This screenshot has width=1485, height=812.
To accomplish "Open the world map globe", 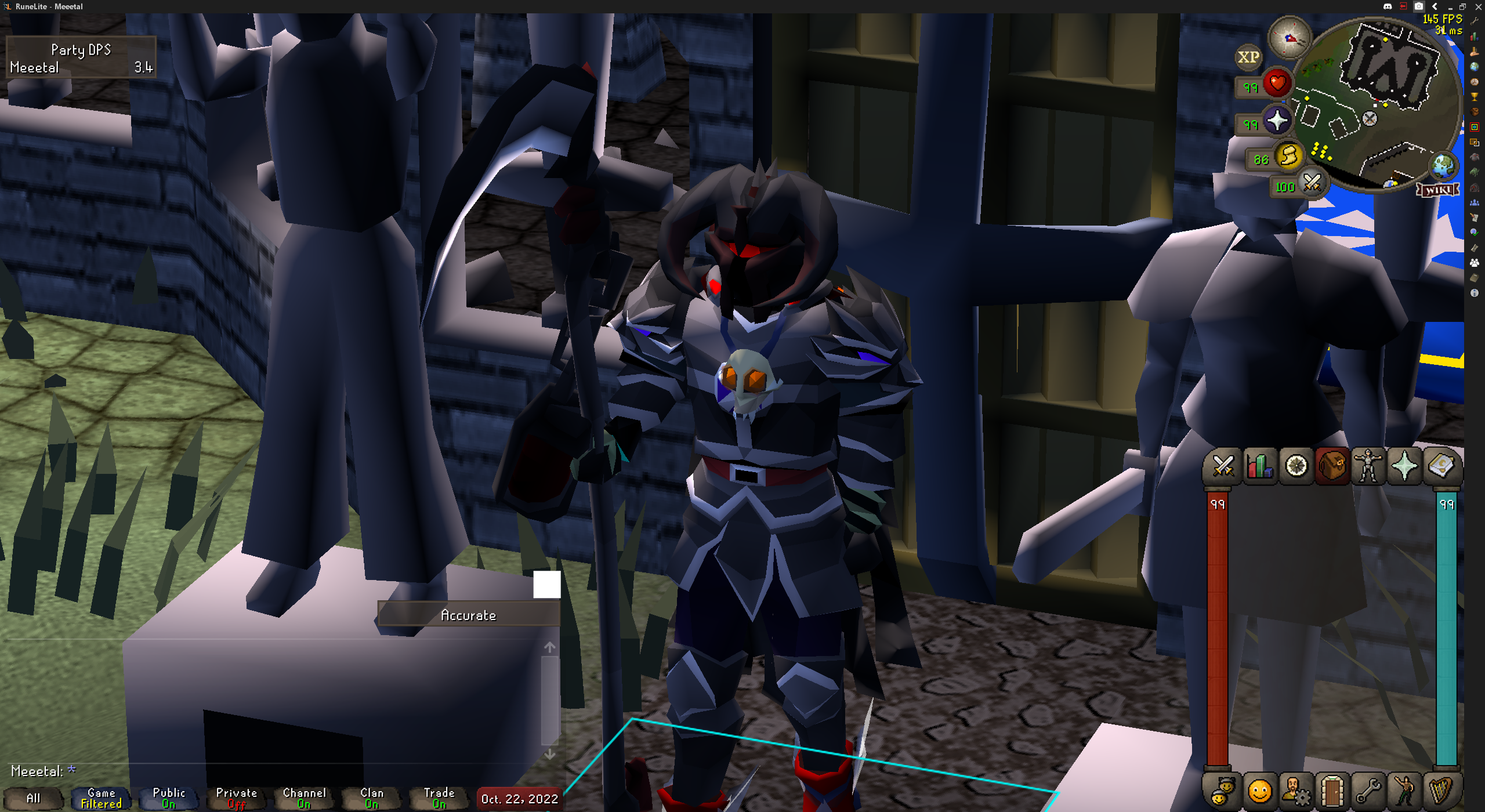I will pos(1443,166).
